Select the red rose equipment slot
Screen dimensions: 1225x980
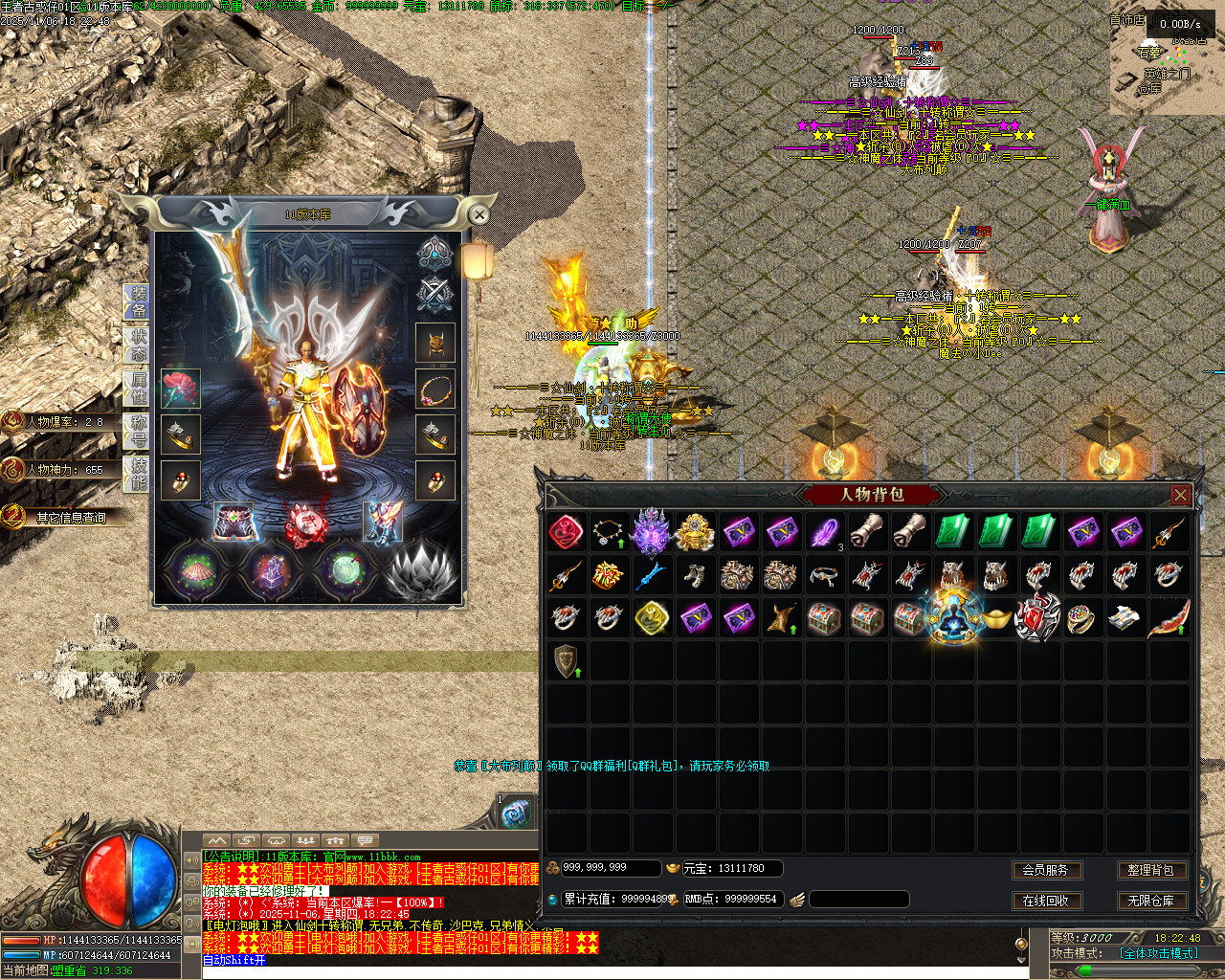coord(180,389)
